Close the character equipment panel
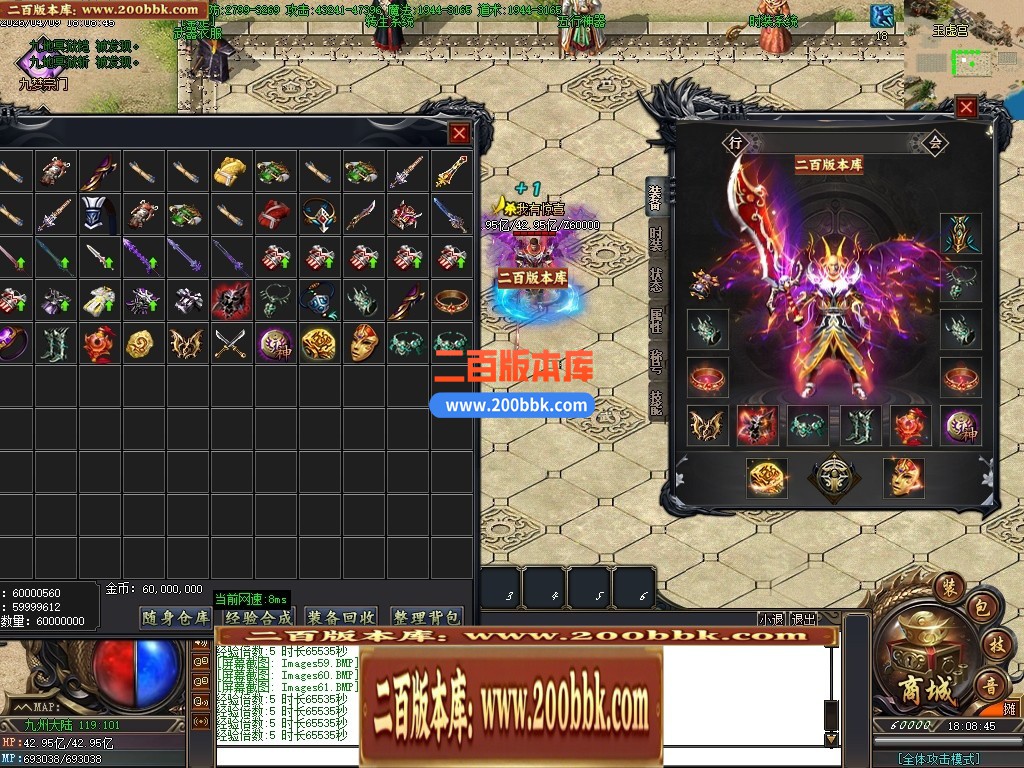The height and width of the screenshot is (768, 1024). coord(966,108)
